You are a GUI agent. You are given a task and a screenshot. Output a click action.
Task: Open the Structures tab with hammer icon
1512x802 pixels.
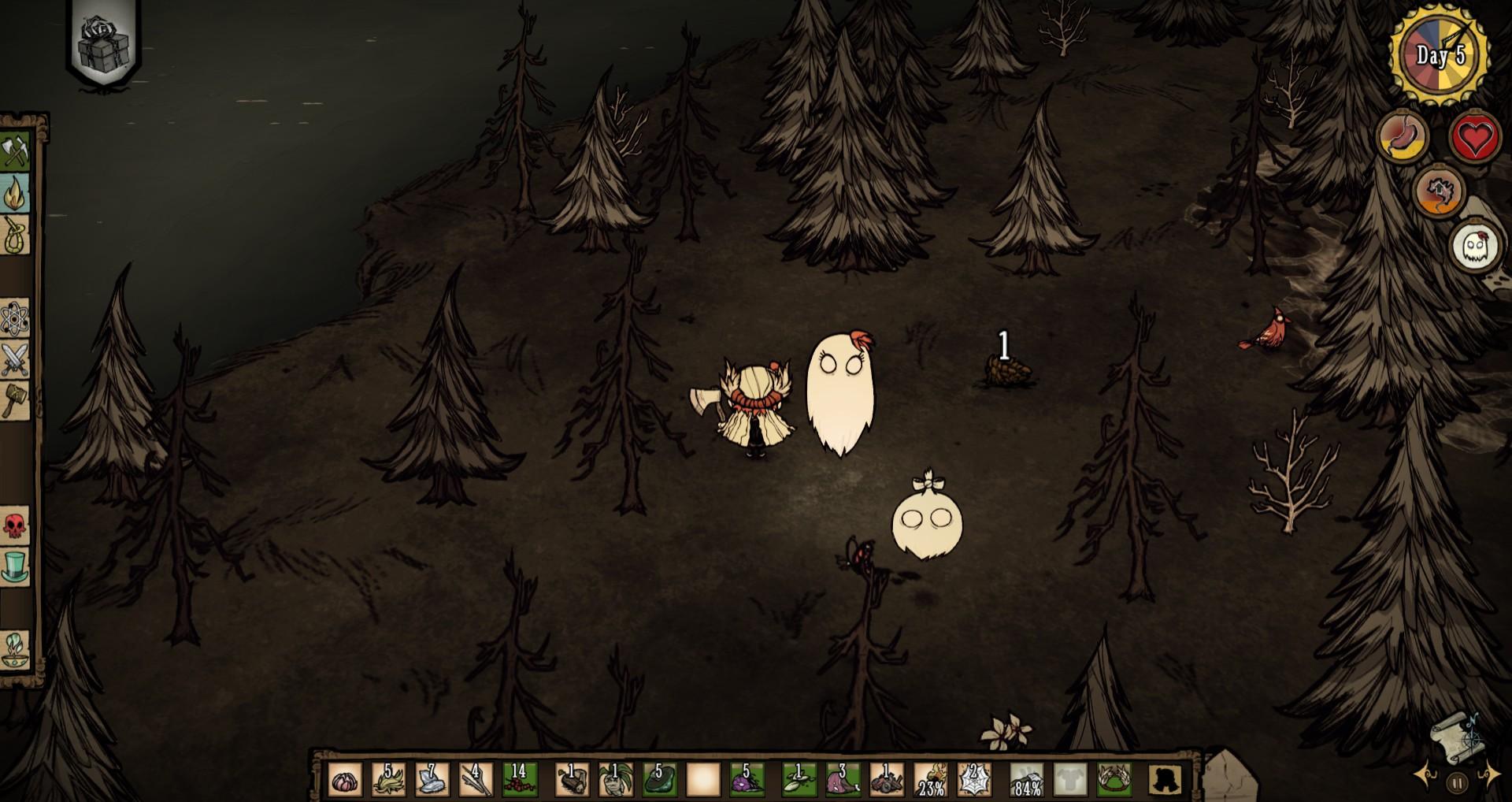15,401
